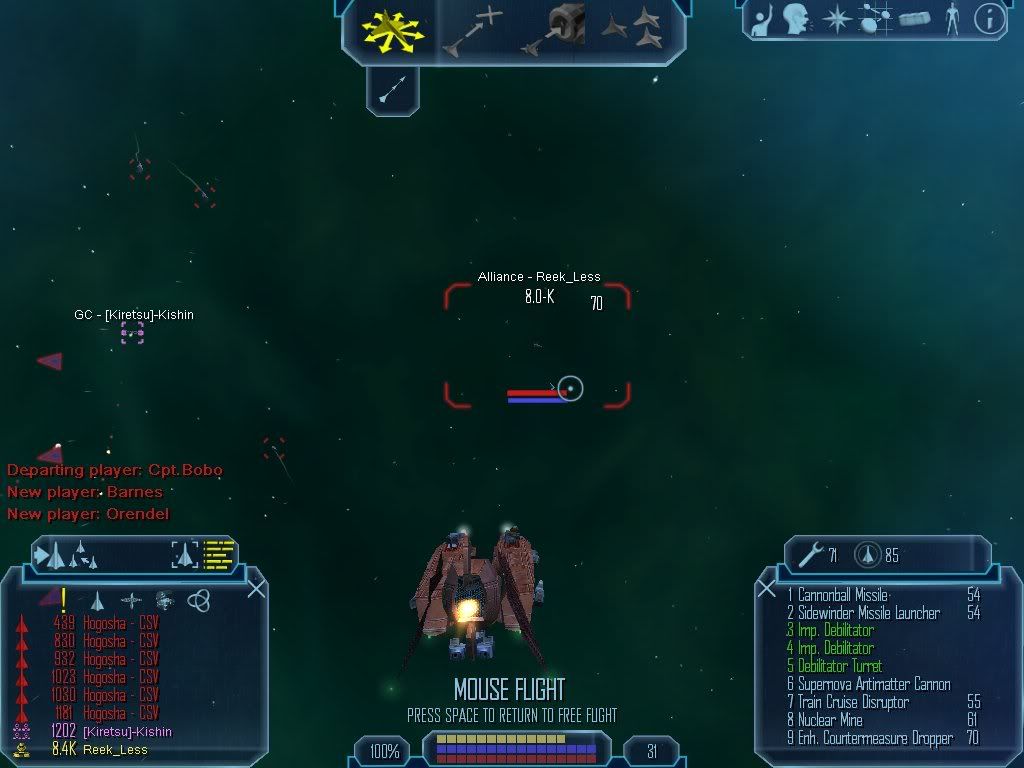The image size is (1024, 768).
Task: Select Reek_Less in the contact list
Action: pyautogui.click(x=114, y=749)
